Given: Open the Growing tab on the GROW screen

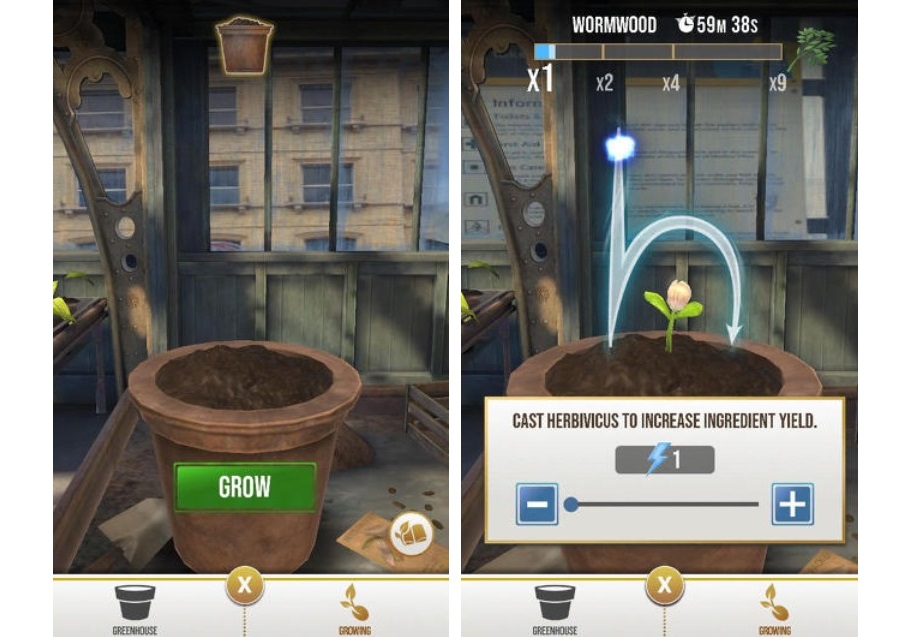Looking at the screenshot, I should [353, 608].
